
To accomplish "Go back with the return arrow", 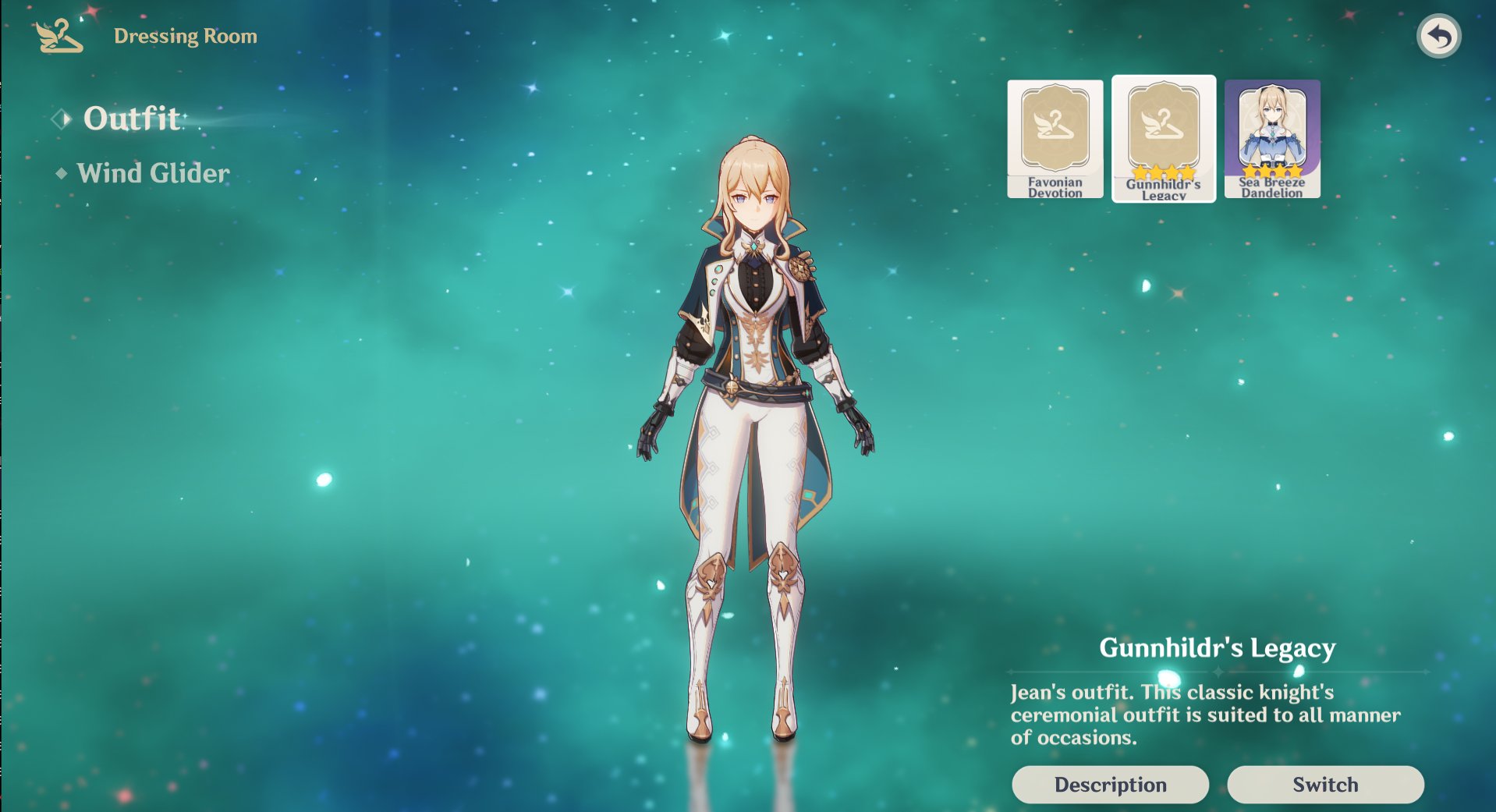I will tap(1438, 37).
